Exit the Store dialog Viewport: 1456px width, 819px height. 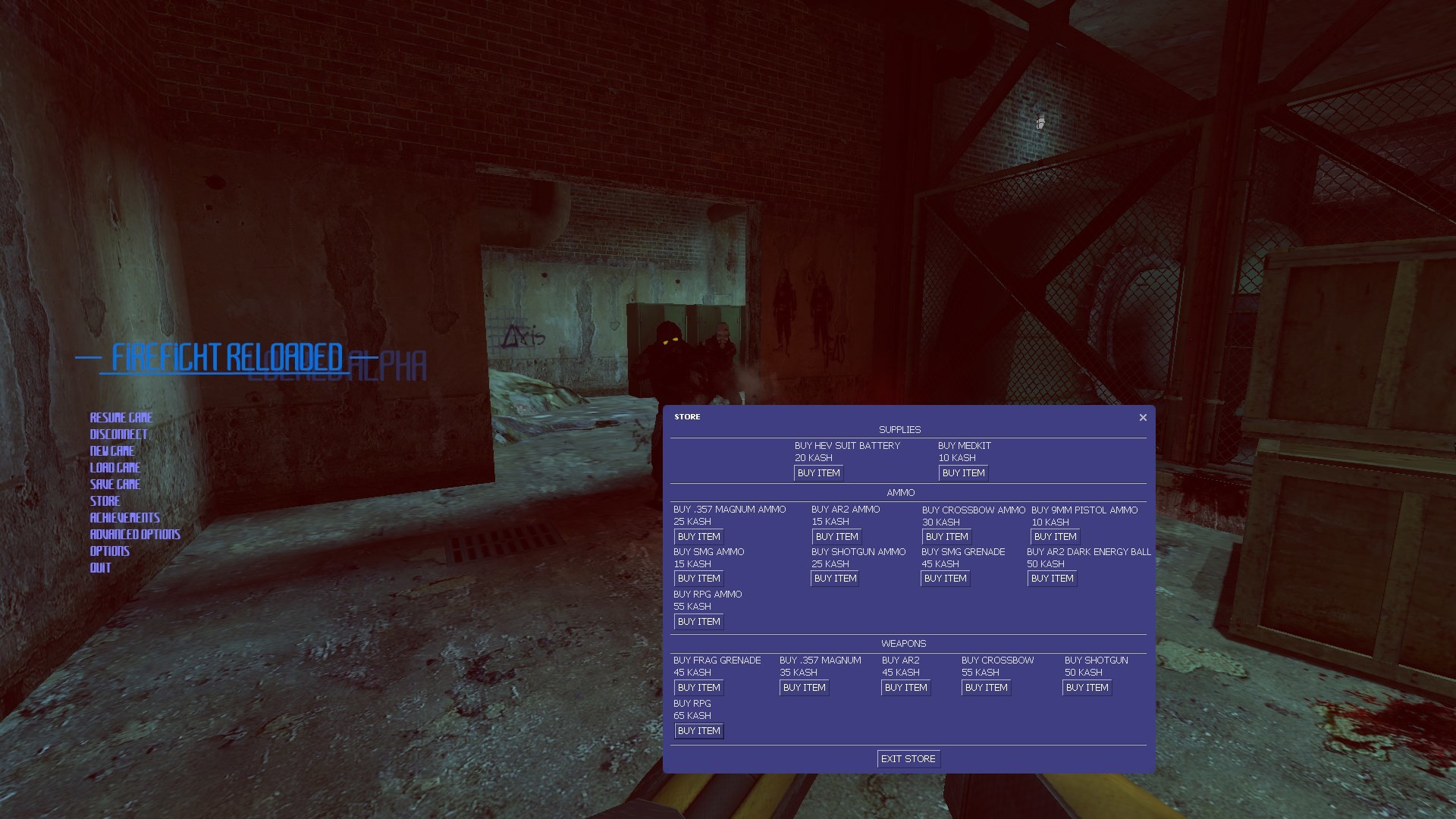[x=908, y=758]
